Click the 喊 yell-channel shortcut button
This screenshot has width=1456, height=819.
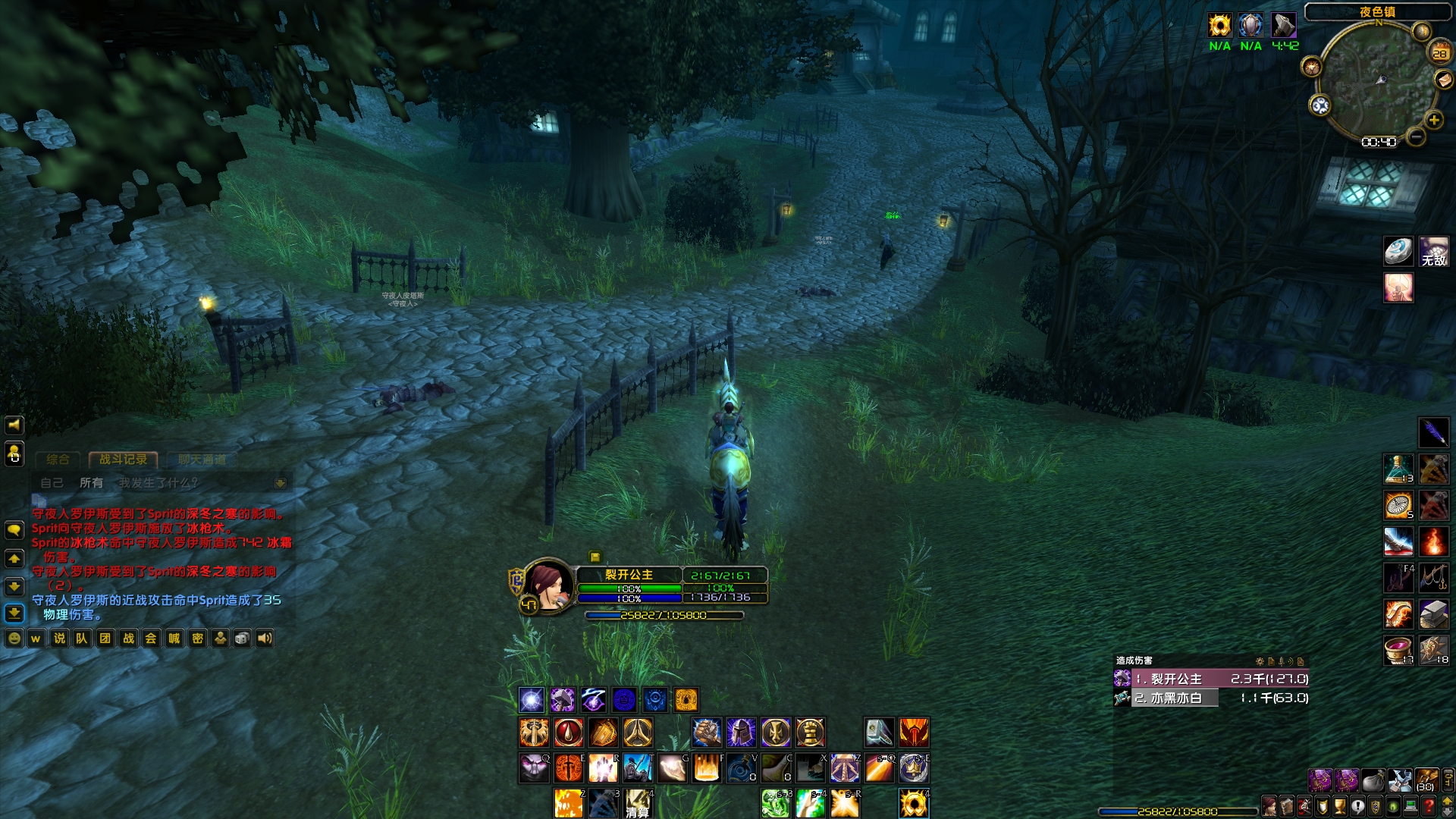tap(174, 639)
